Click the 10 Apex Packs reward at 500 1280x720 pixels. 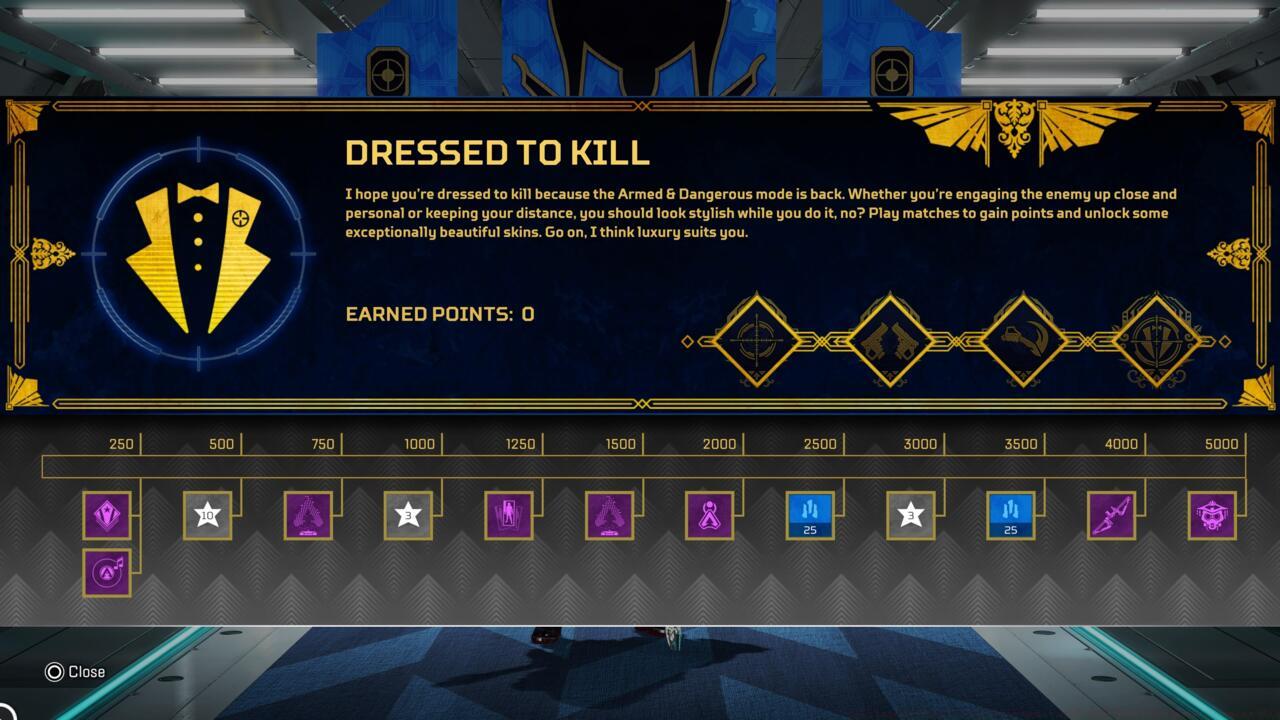(x=207, y=516)
